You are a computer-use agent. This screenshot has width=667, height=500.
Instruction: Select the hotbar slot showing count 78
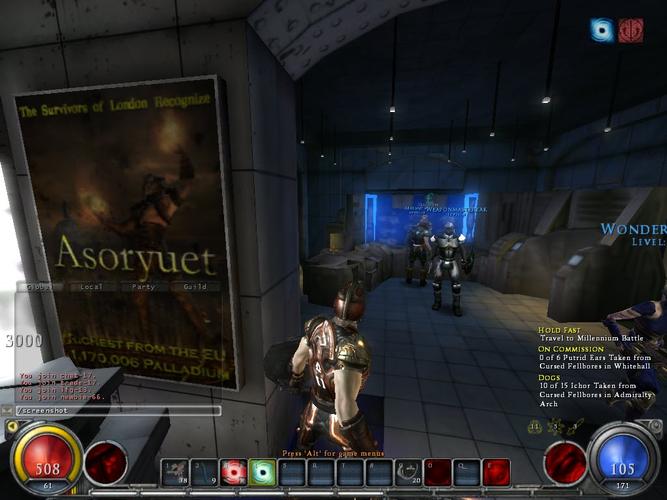[x=176, y=471]
